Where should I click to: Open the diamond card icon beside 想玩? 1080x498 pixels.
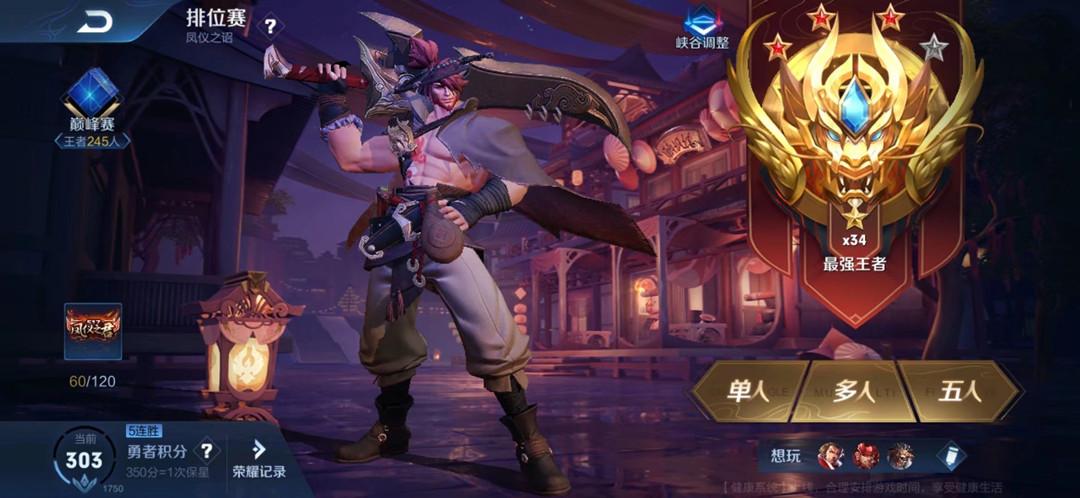click(x=951, y=456)
